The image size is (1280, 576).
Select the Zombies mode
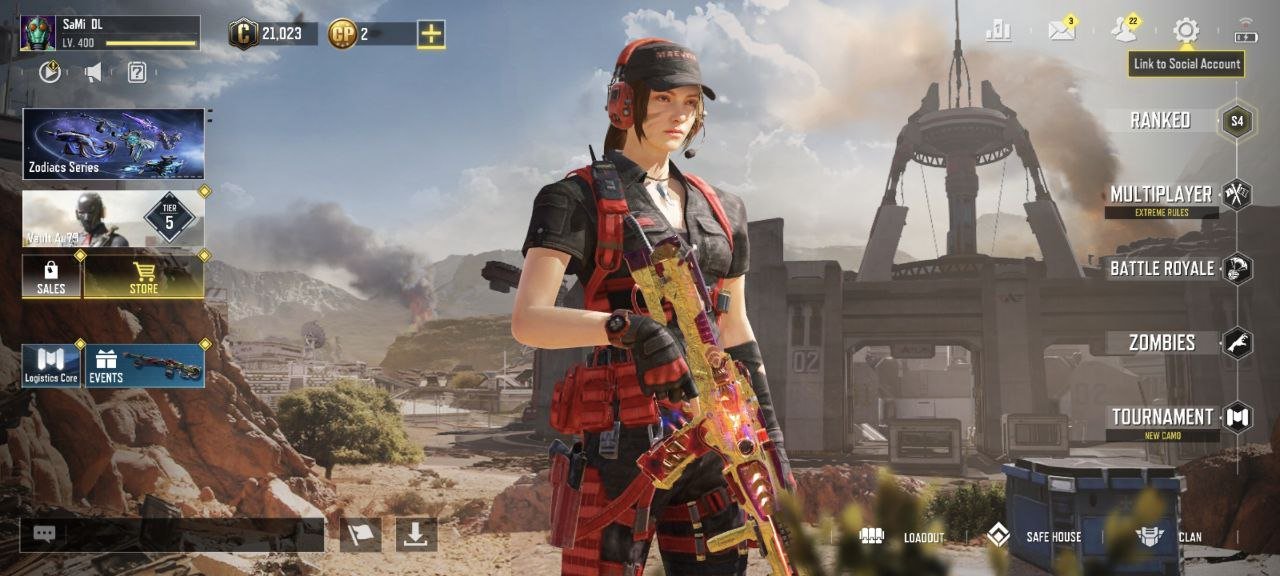(1162, 343)
